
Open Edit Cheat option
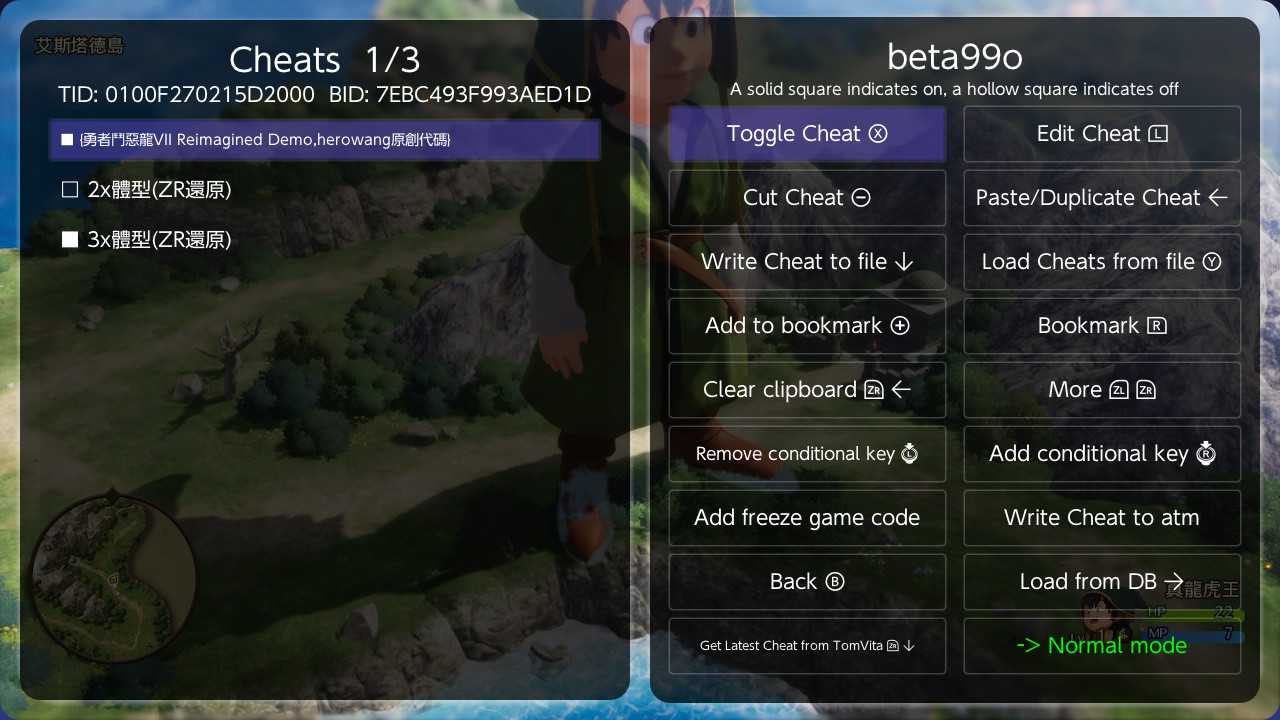[1101, 134]
